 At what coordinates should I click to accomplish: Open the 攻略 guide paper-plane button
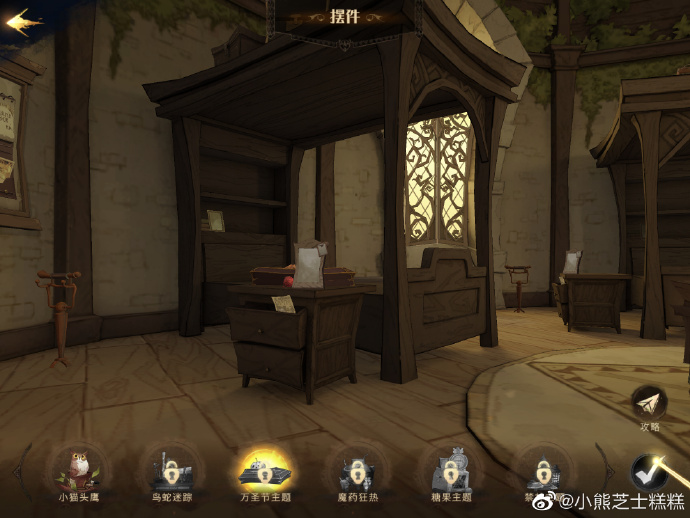point(650,403)
